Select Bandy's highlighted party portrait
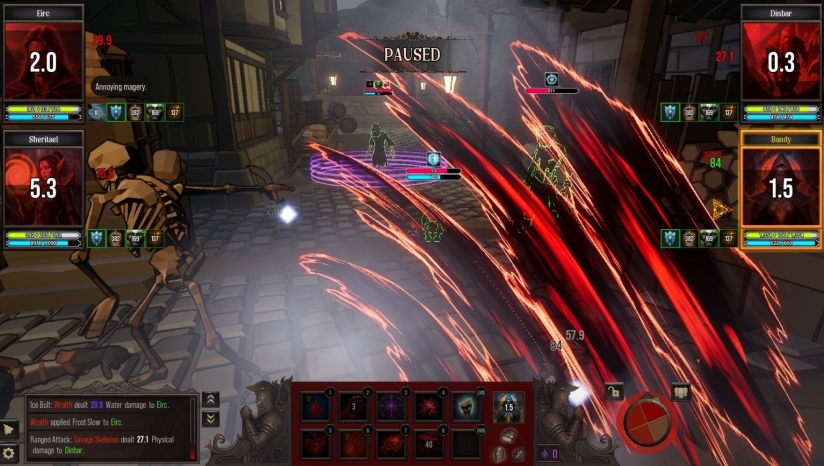The height and width of the screenshot is (466, 824). [780, 188]
